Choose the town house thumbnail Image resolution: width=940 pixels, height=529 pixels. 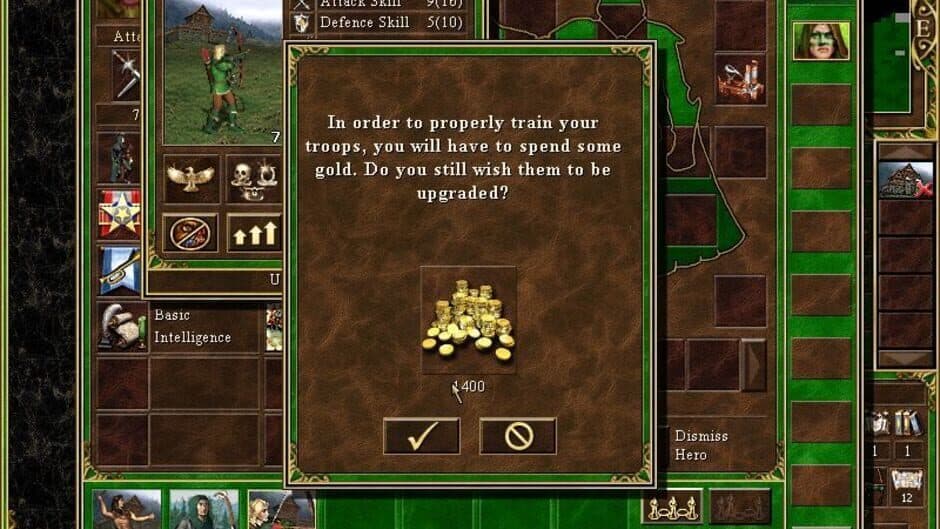pyautogui.click(x=905, y=178)
